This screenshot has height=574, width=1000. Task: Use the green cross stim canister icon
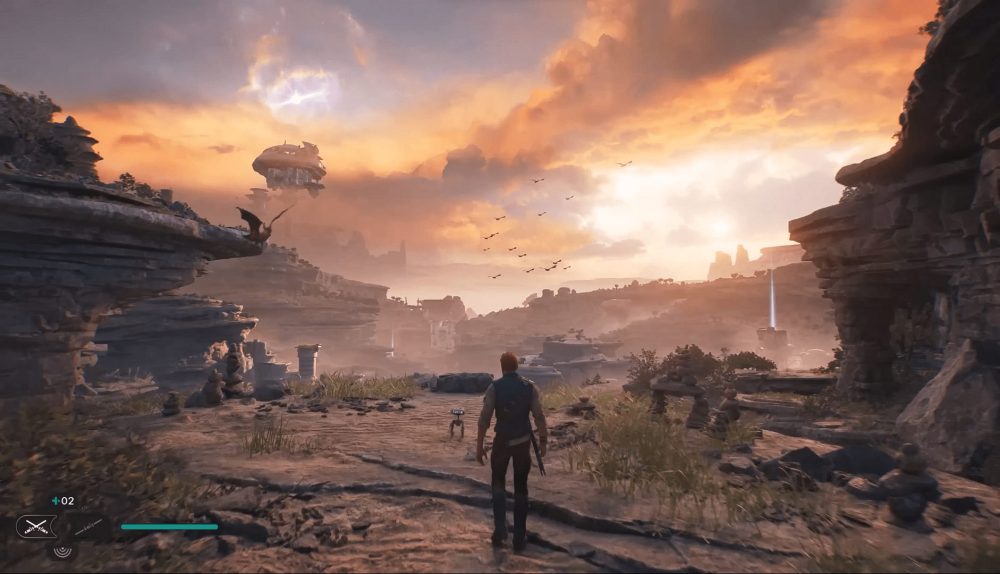[55, 501]
